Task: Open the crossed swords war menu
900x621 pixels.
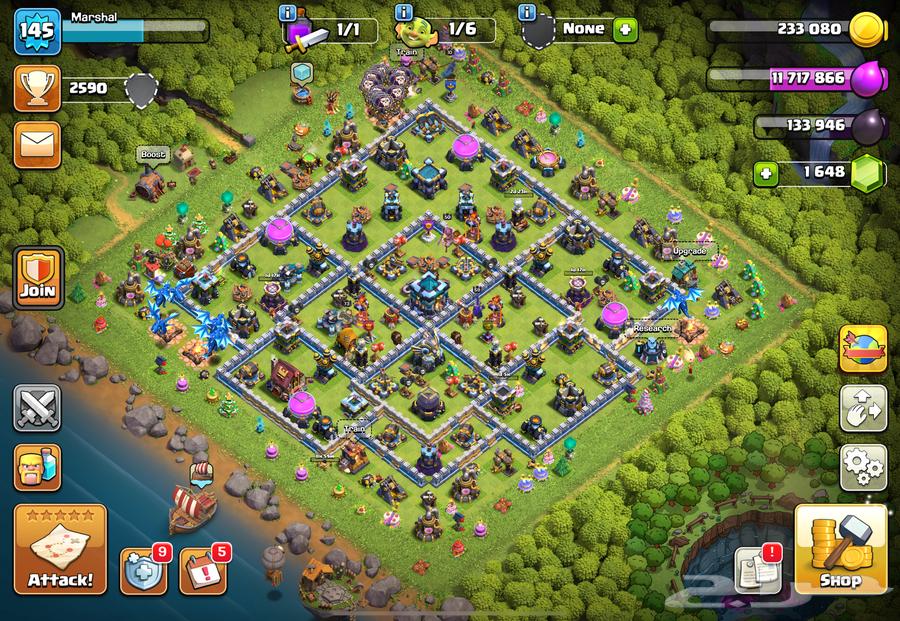Action: (38, 408)
